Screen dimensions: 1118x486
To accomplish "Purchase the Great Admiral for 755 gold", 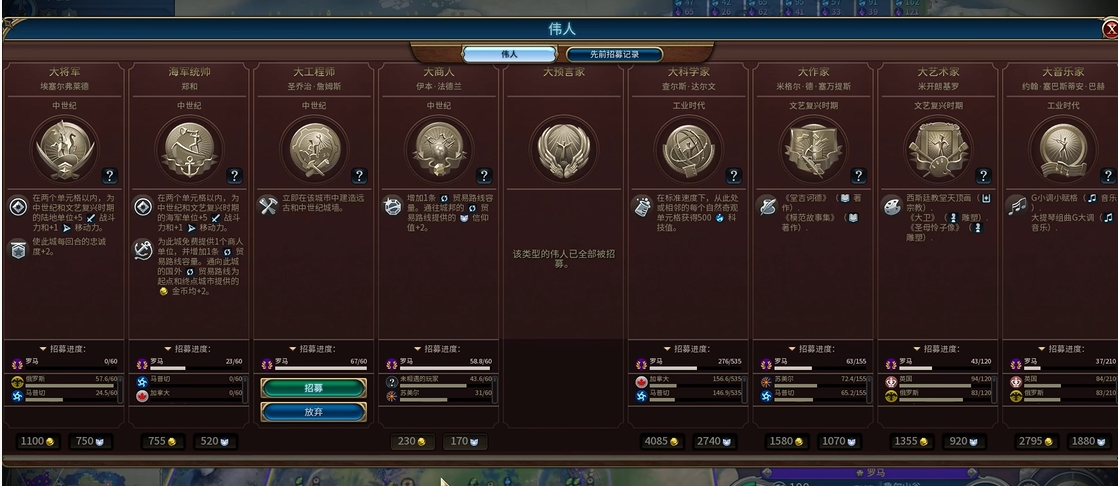I will click(164, 441).
